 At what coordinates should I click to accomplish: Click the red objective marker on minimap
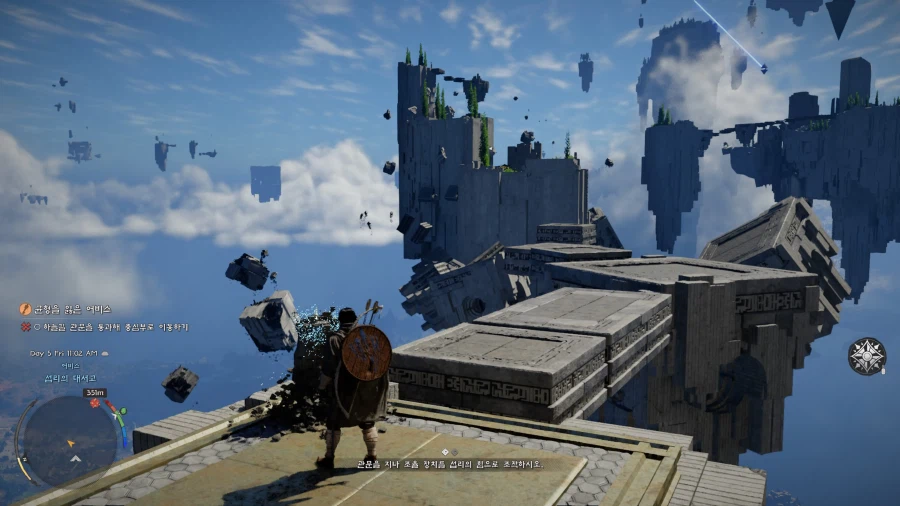coord(95,403)
